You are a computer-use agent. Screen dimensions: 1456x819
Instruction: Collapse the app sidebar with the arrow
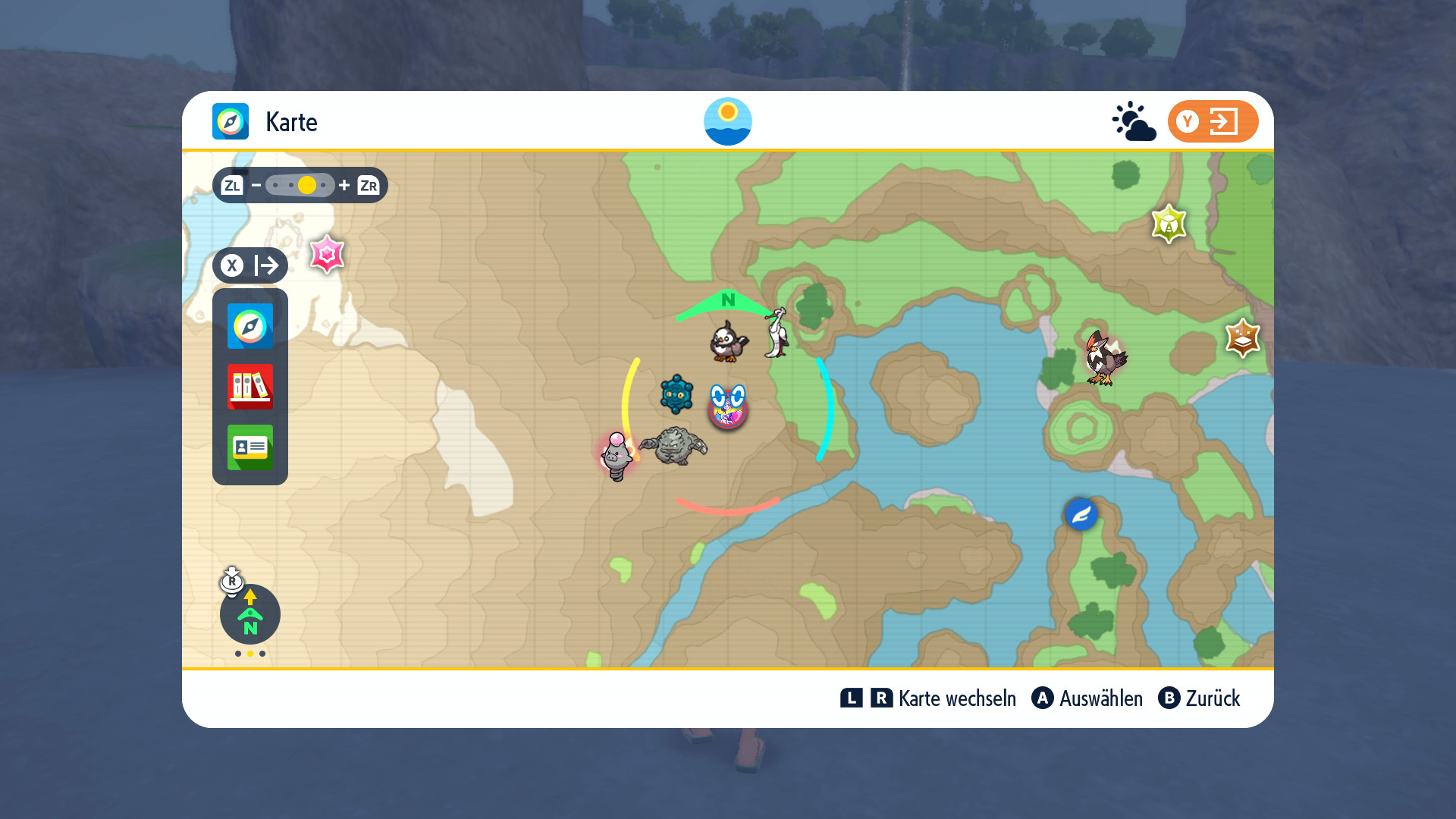tap(250, 265)
